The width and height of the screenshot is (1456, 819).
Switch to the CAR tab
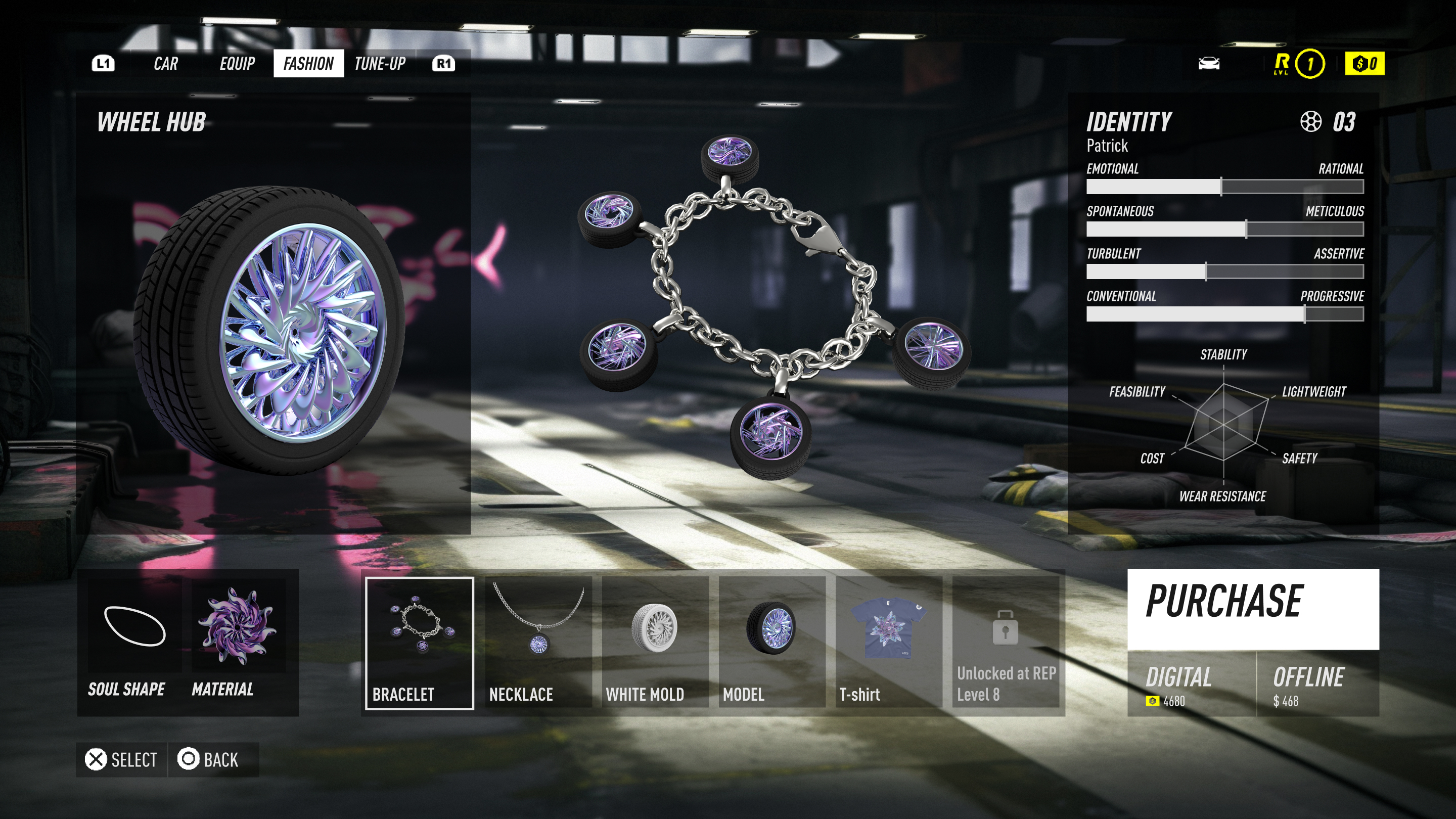[166, 63]
